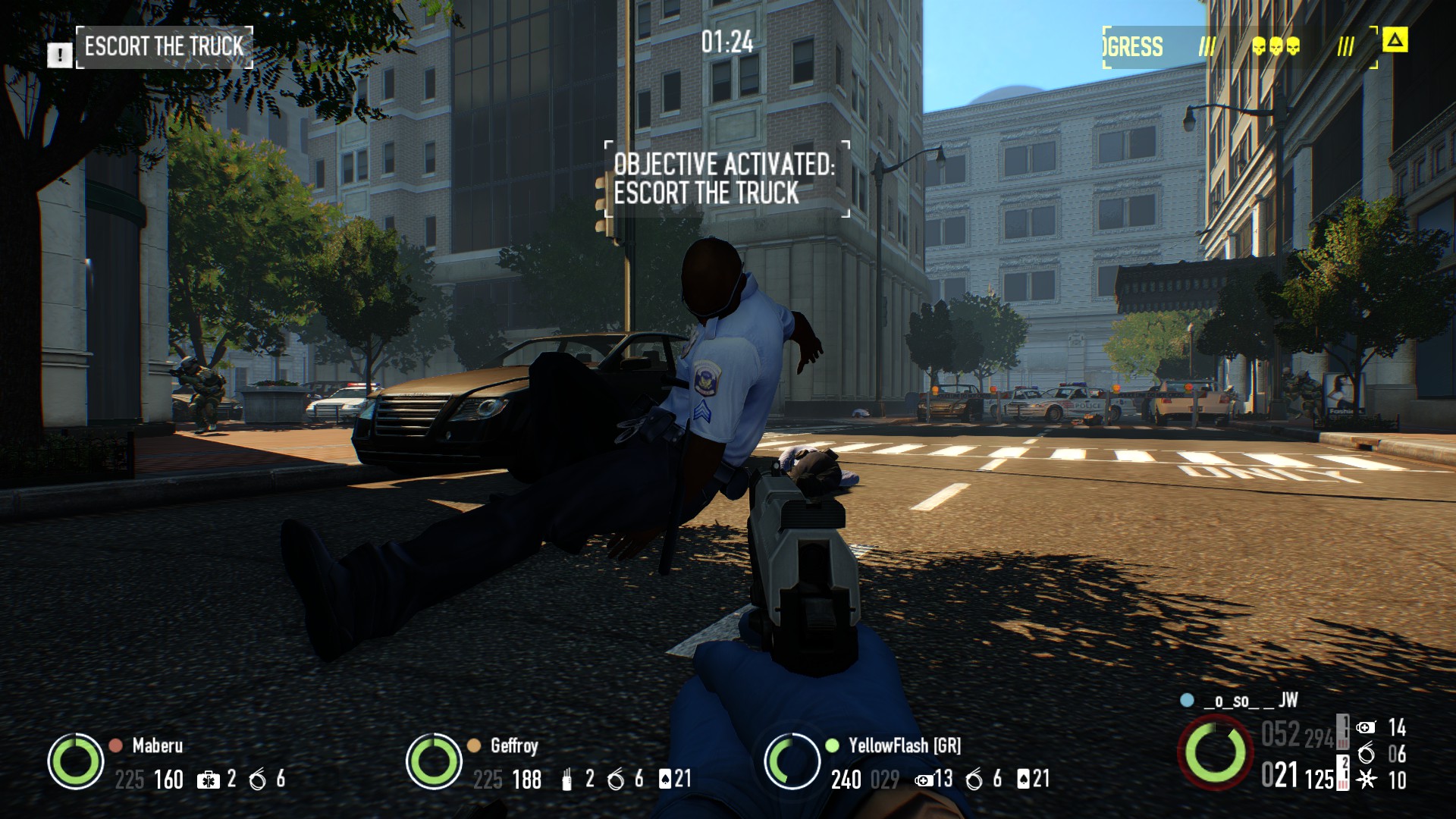Click the Escort the Truck objective tracker
The width and height of the screenshot is (1456, 819).
tap(165, 47)
